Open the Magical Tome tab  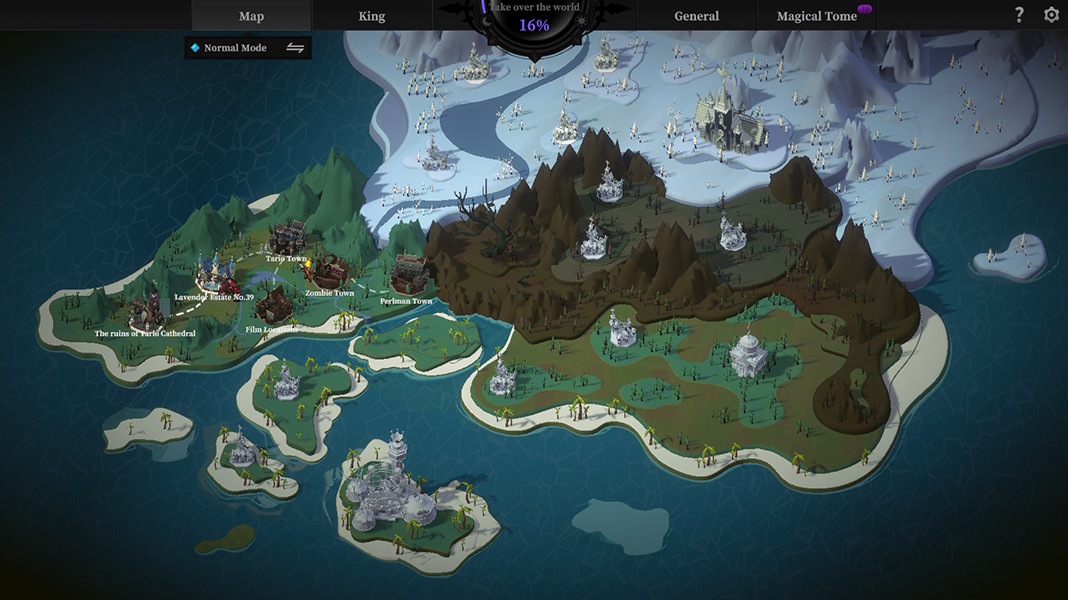click(x=816, y=16)
